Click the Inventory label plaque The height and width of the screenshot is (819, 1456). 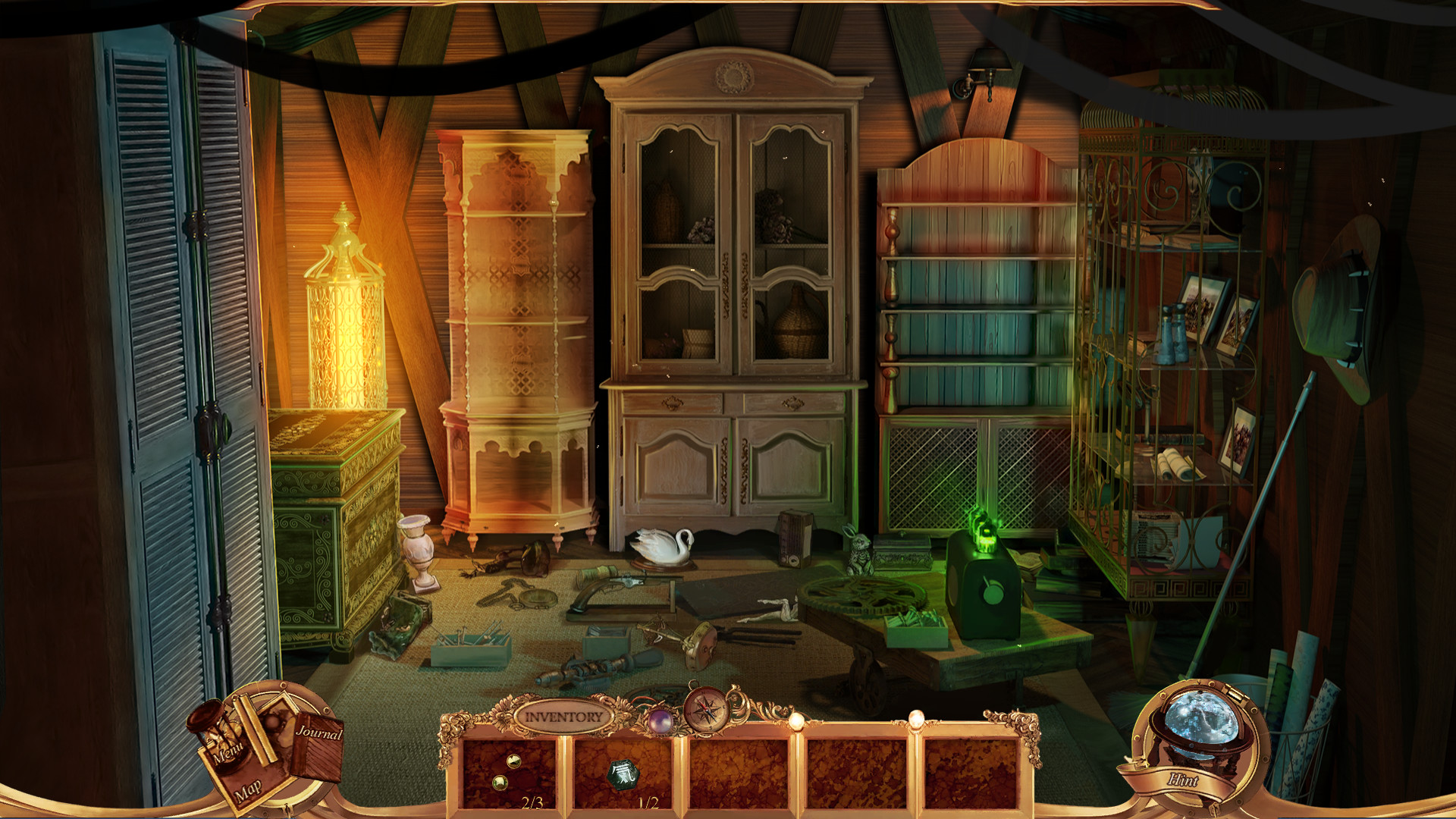coord(563,716)
